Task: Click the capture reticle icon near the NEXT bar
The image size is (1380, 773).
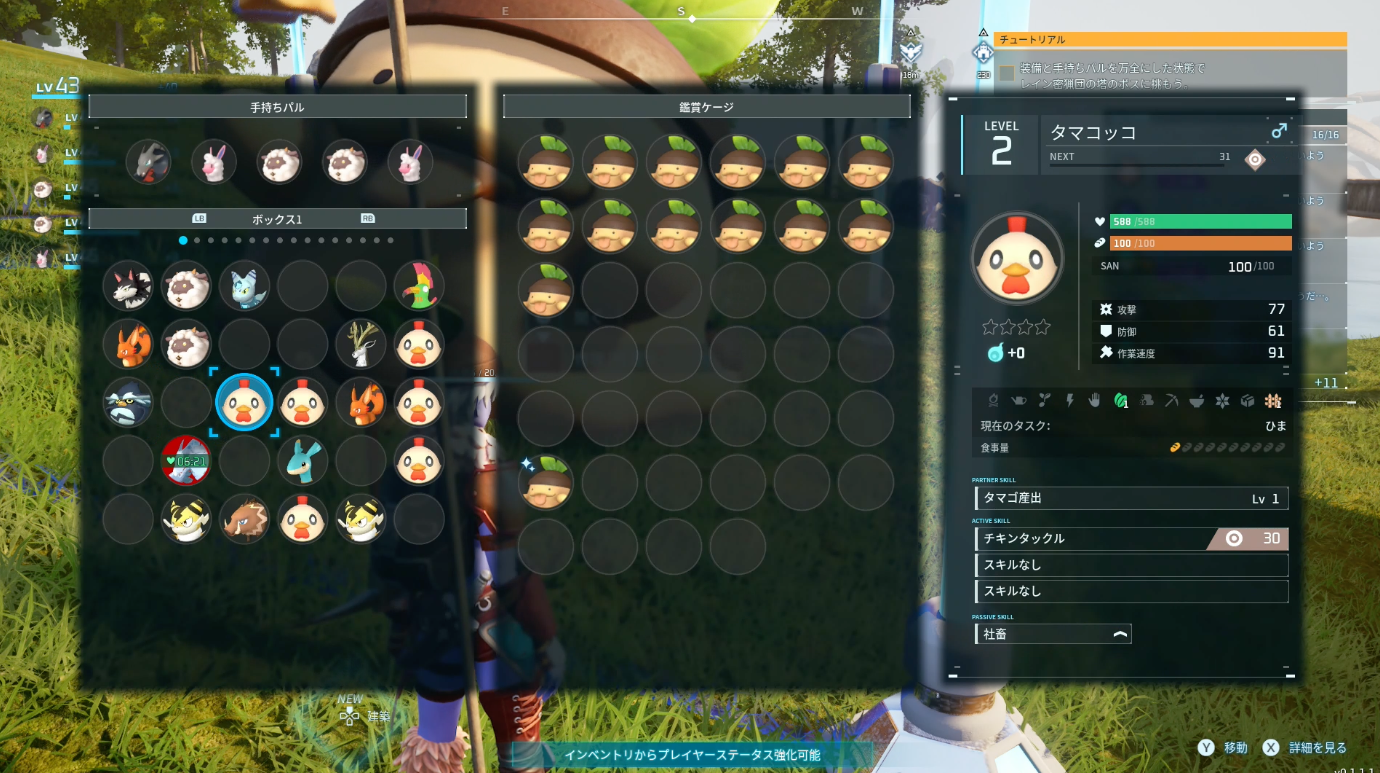Action: point(1256,159)
